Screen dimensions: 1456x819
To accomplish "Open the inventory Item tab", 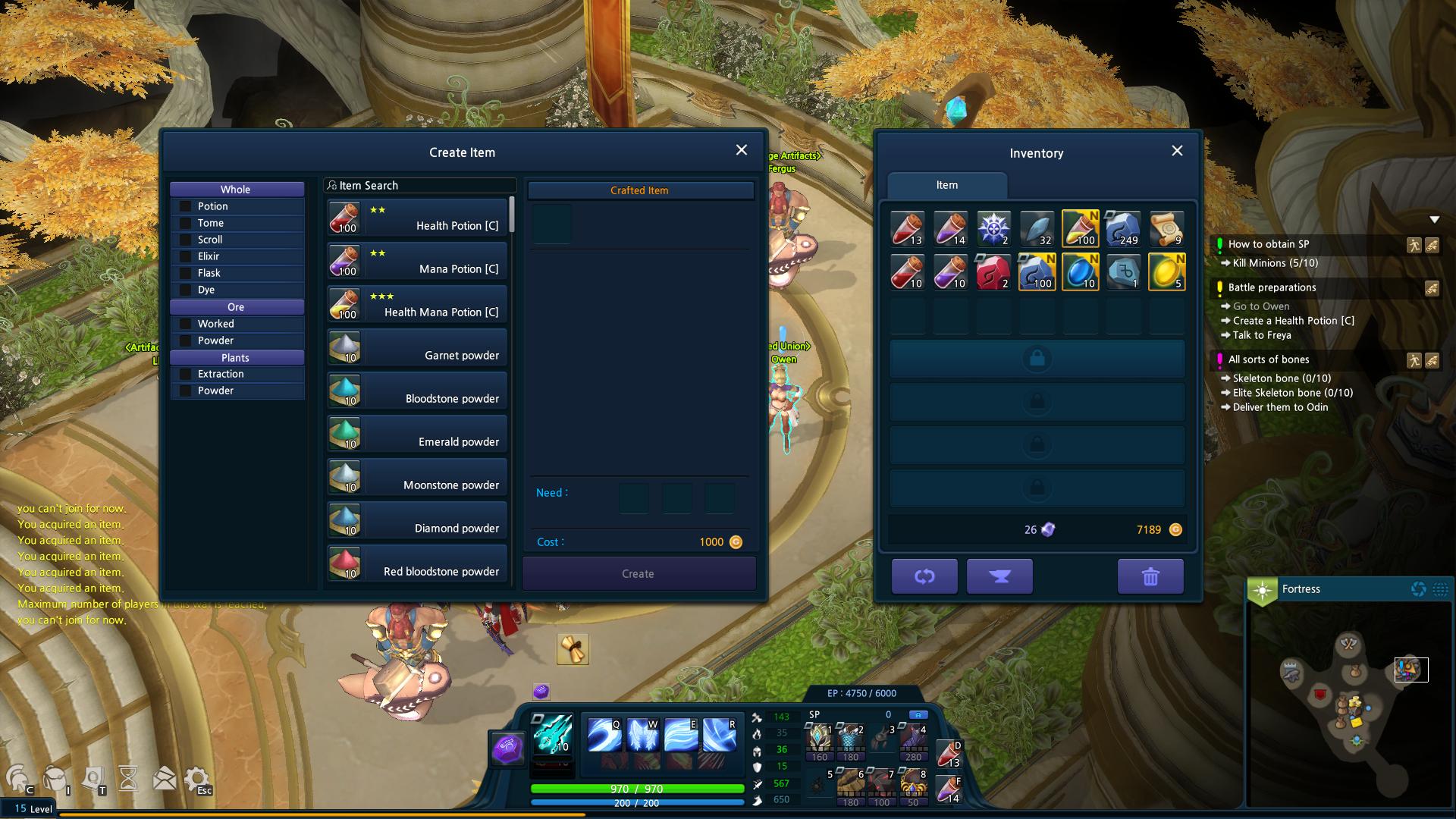I will pyautogui.click(x=946, y=185).
